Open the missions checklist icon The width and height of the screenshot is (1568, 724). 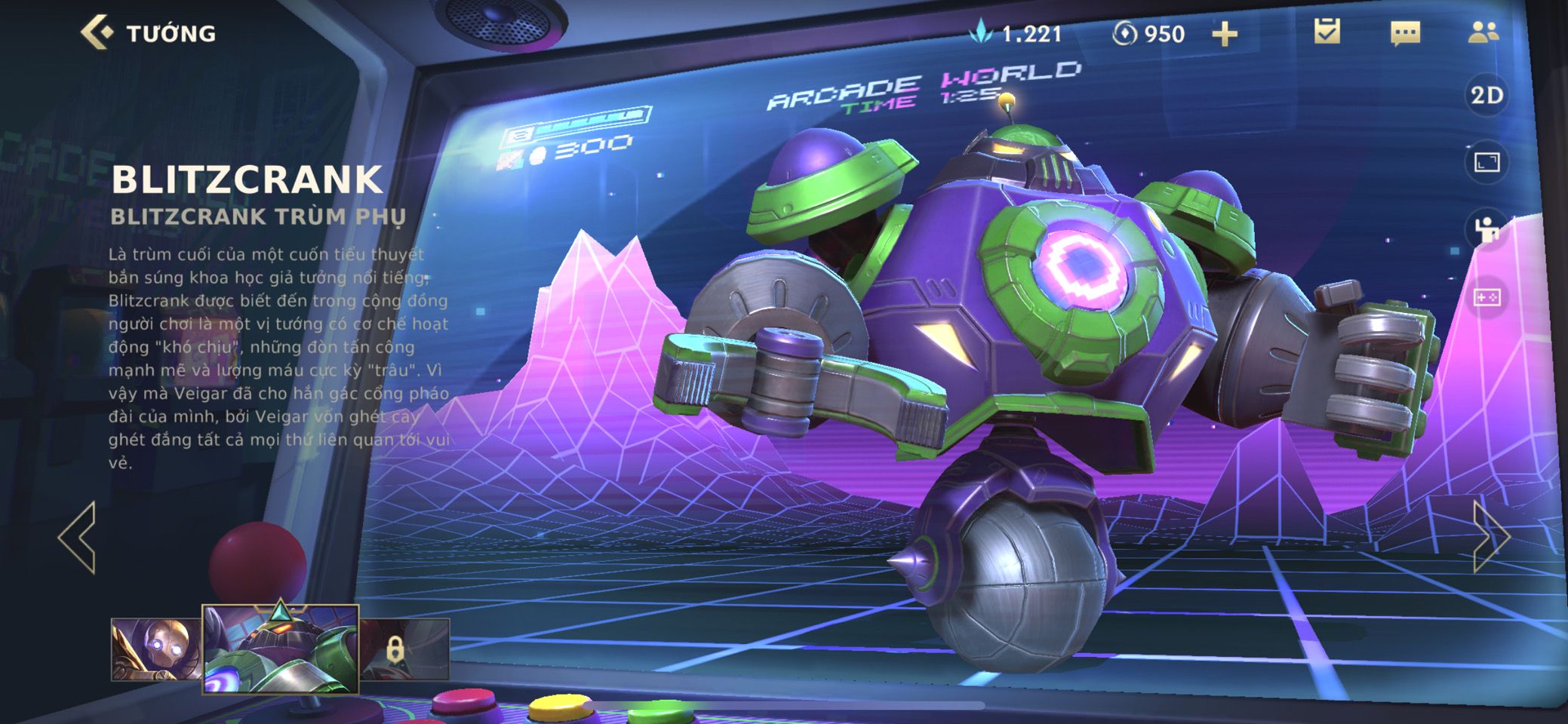(x=1327, y=32)
